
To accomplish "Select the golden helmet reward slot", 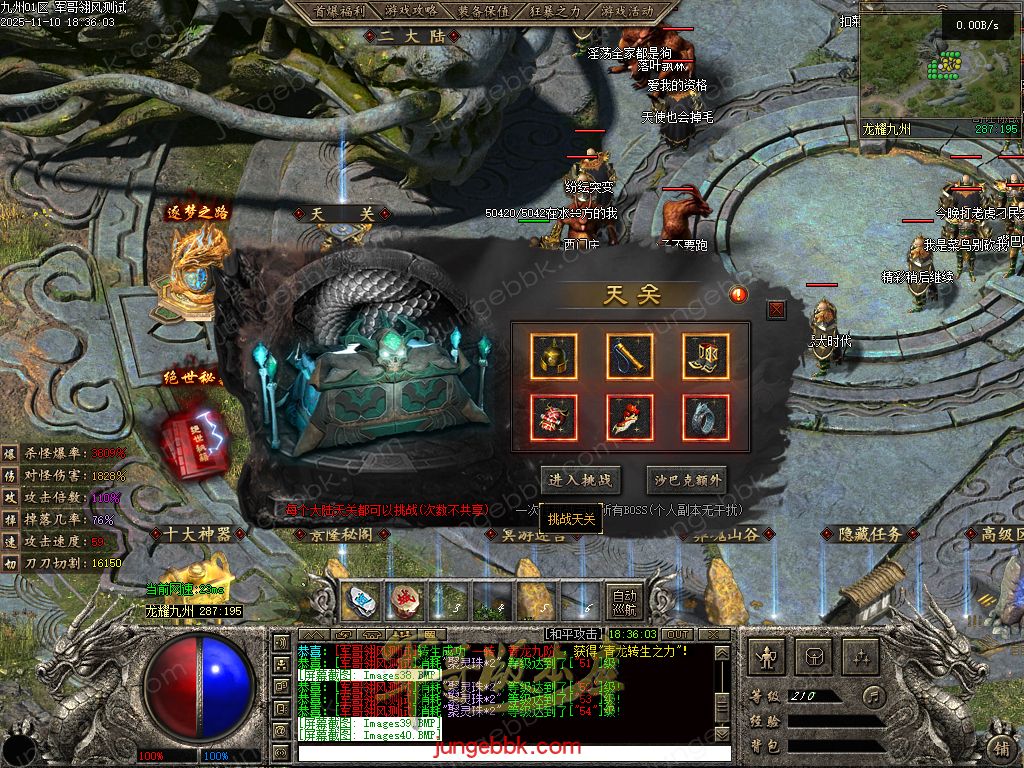I will 553,356.
